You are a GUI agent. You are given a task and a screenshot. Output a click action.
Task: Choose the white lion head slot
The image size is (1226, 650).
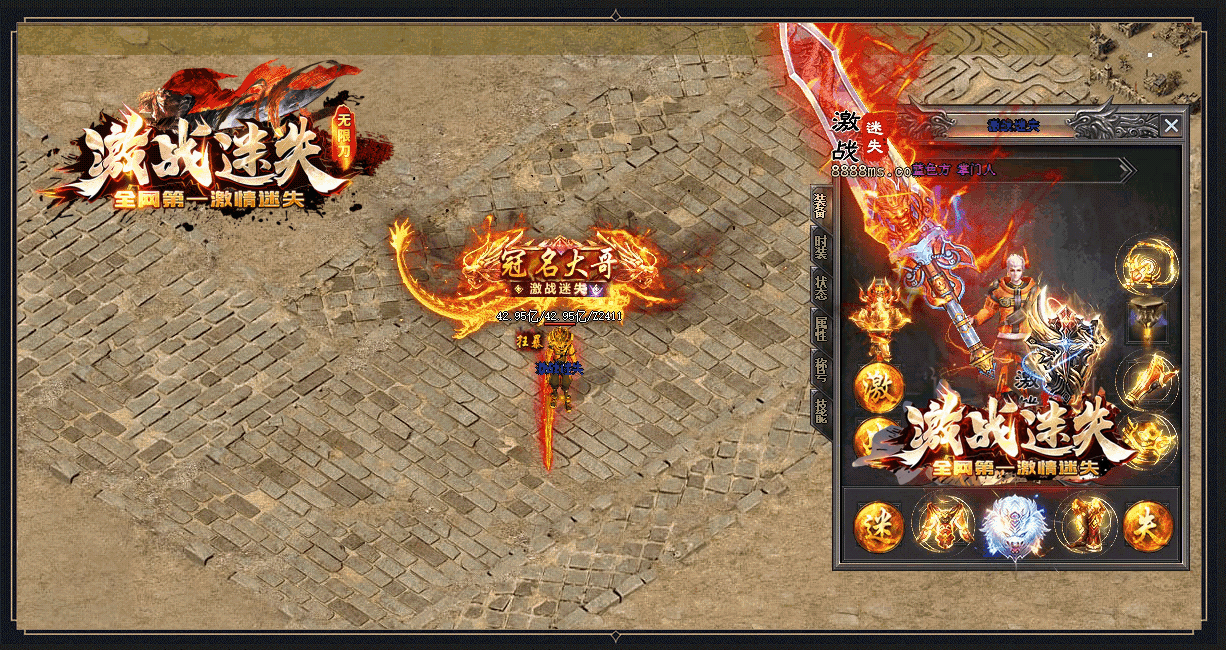[x=1013, y=526]
